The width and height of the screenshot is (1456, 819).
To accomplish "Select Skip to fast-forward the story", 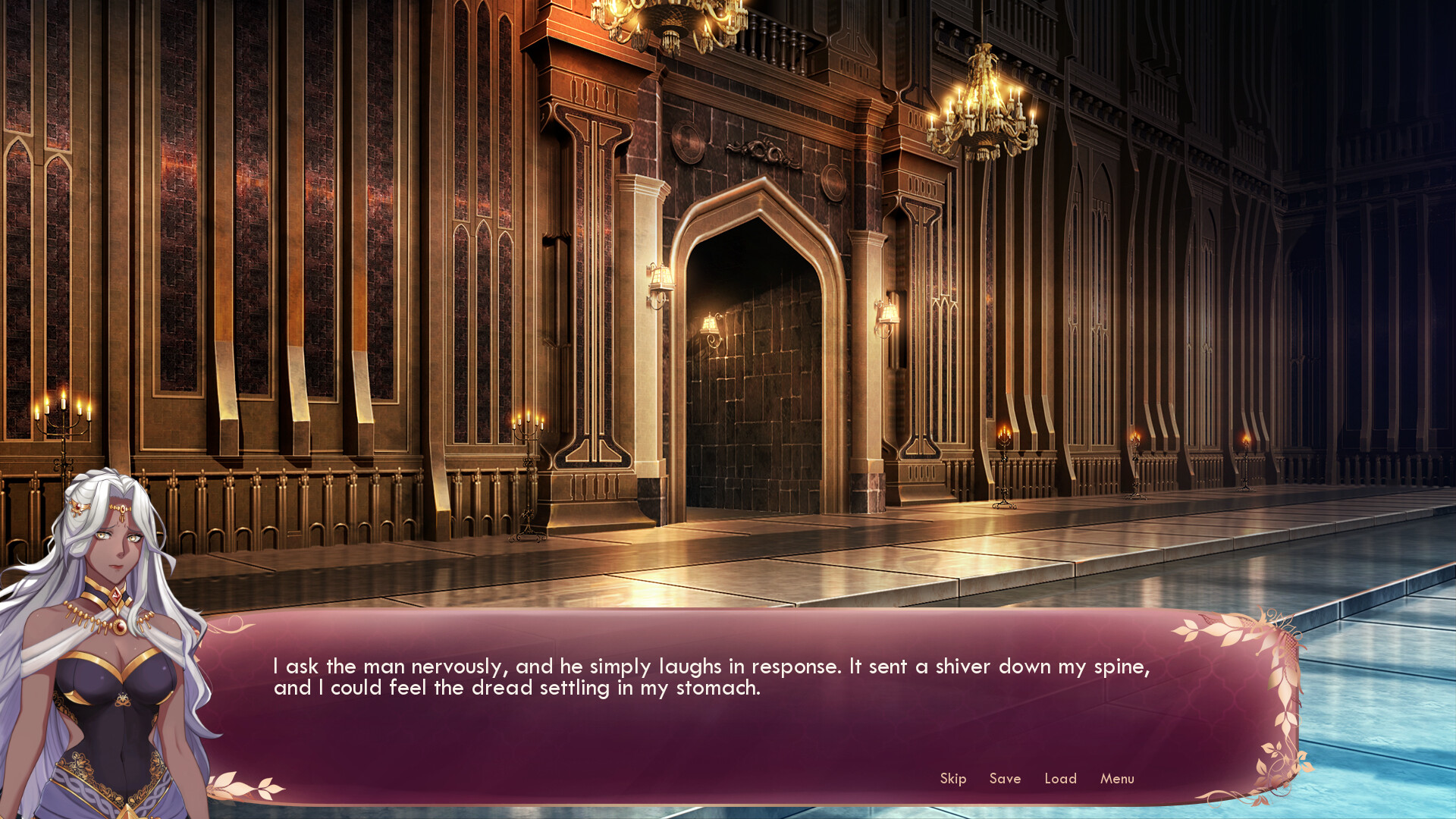I will [952, 778].
